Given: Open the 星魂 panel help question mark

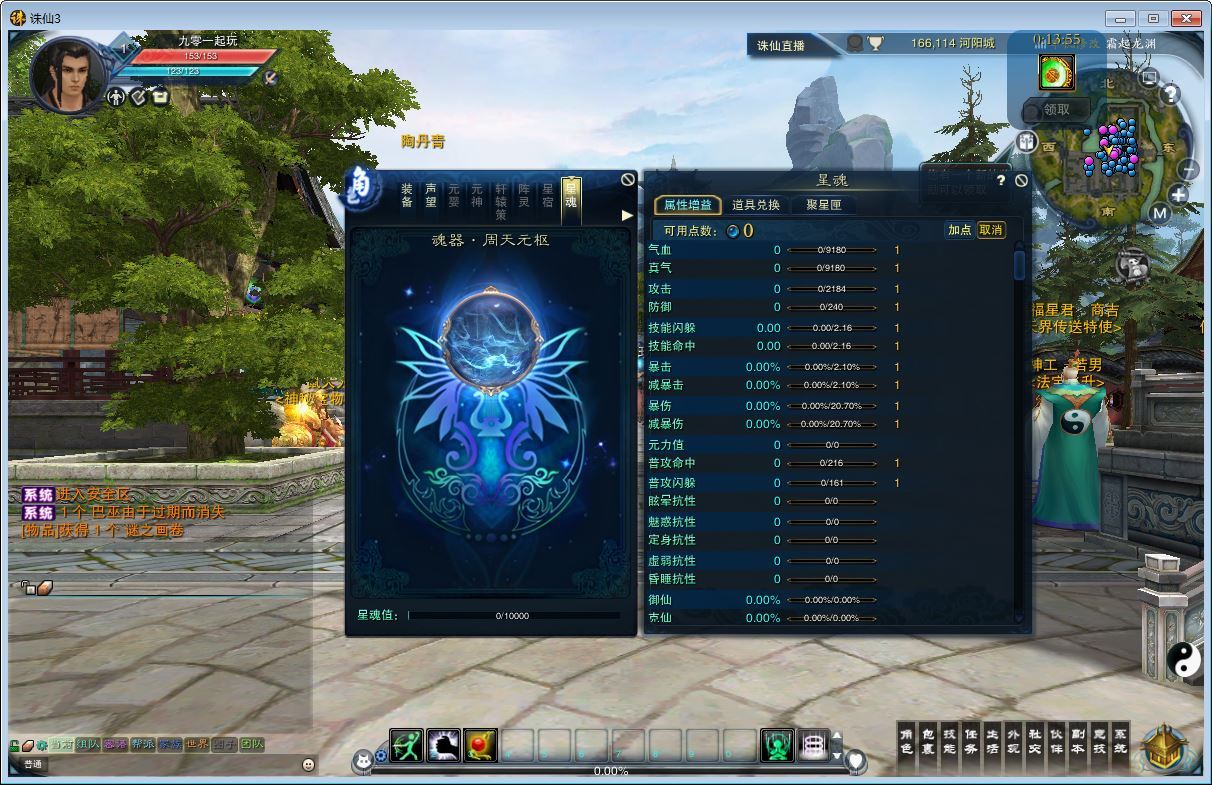Looking at the screenshot, I should 1001,181.
